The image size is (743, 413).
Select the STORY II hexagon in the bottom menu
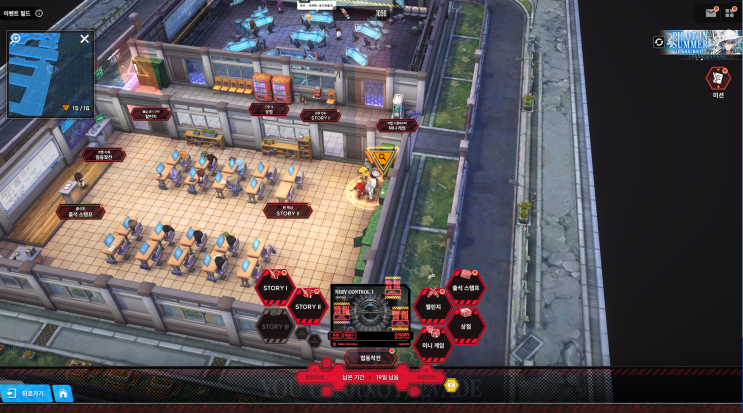(307, 306)
